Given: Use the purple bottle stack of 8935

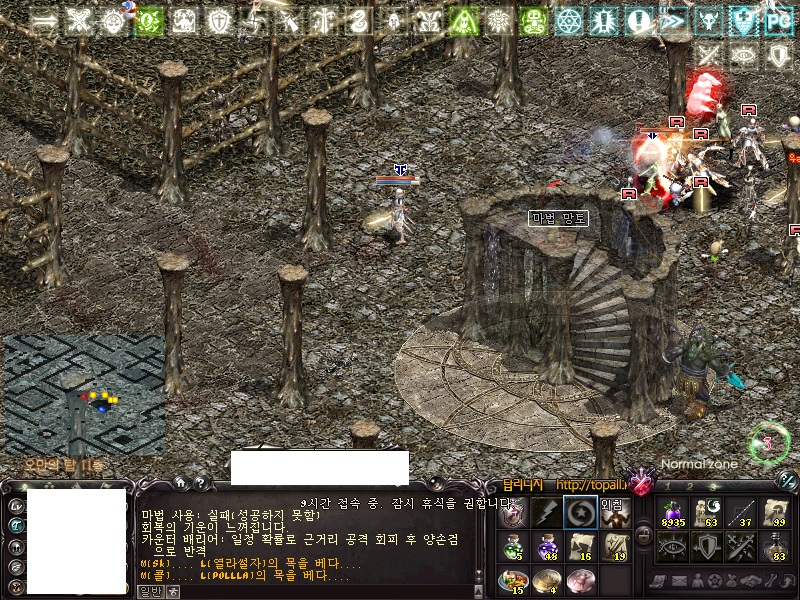Looking at the screenshot, I should coord(671,513).
